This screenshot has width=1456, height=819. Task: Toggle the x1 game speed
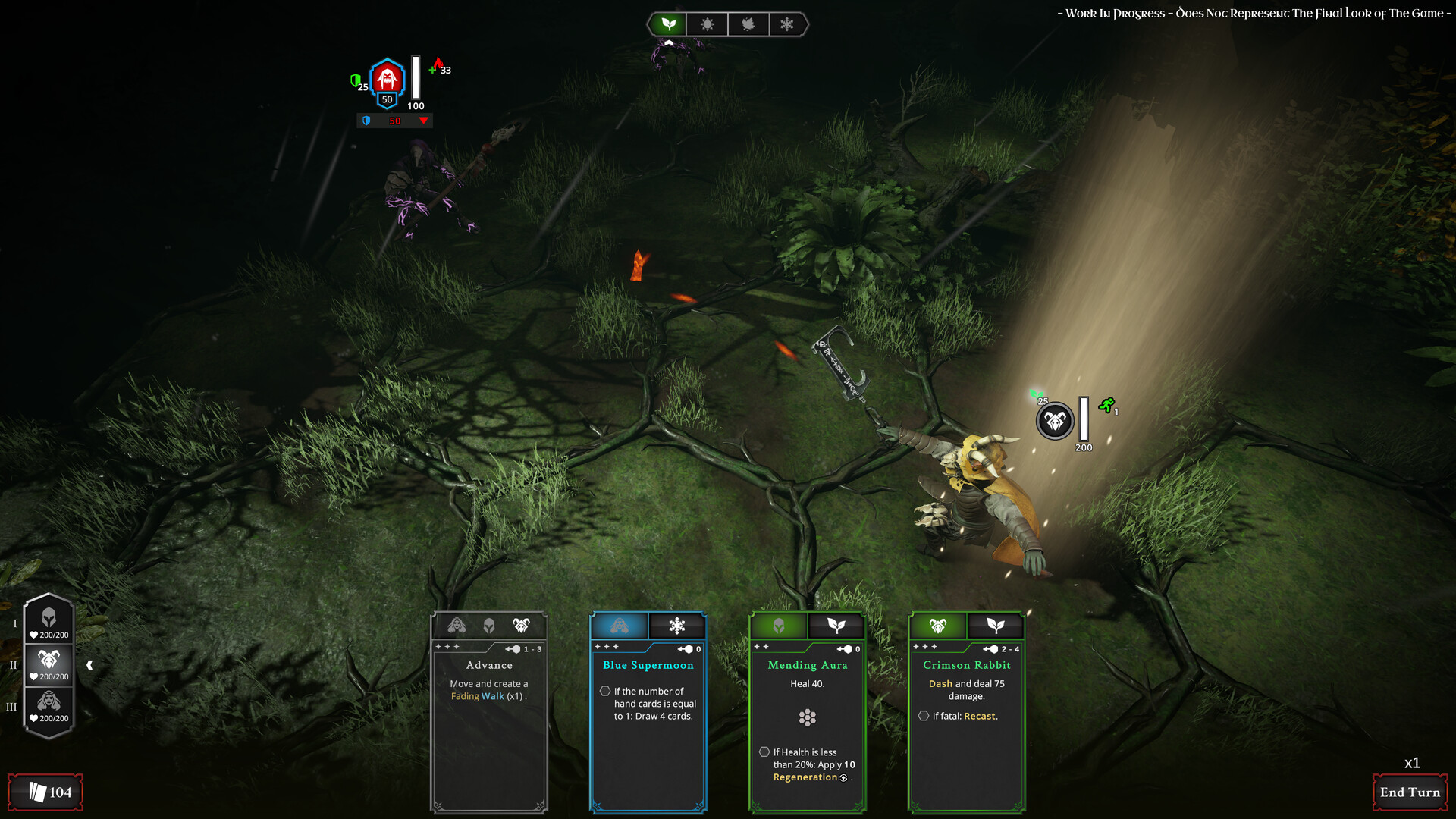click(x=1412, y=763)
